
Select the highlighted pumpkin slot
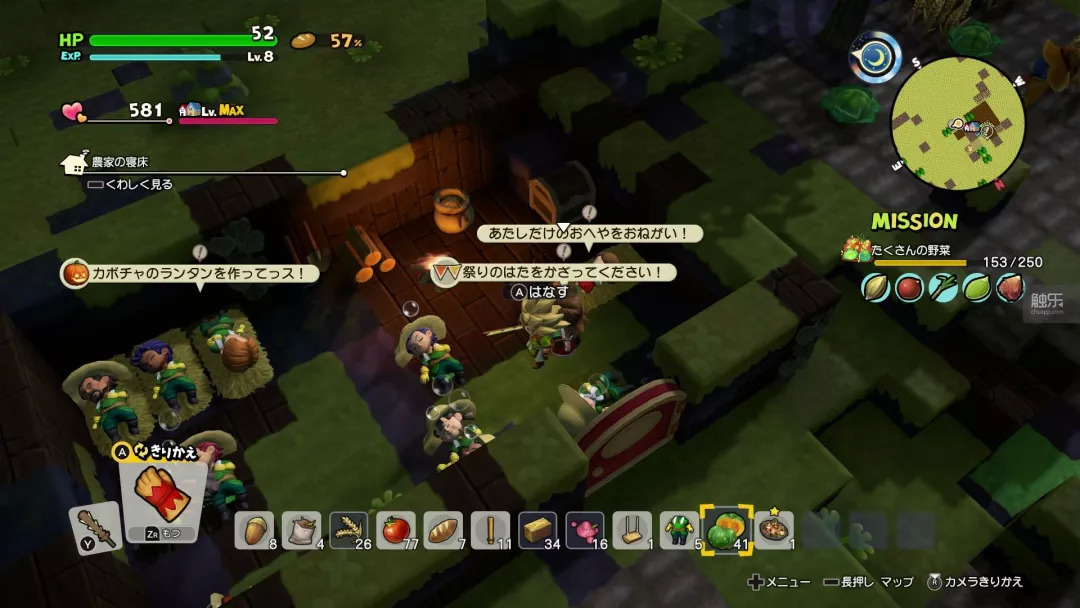click(727, 530)
